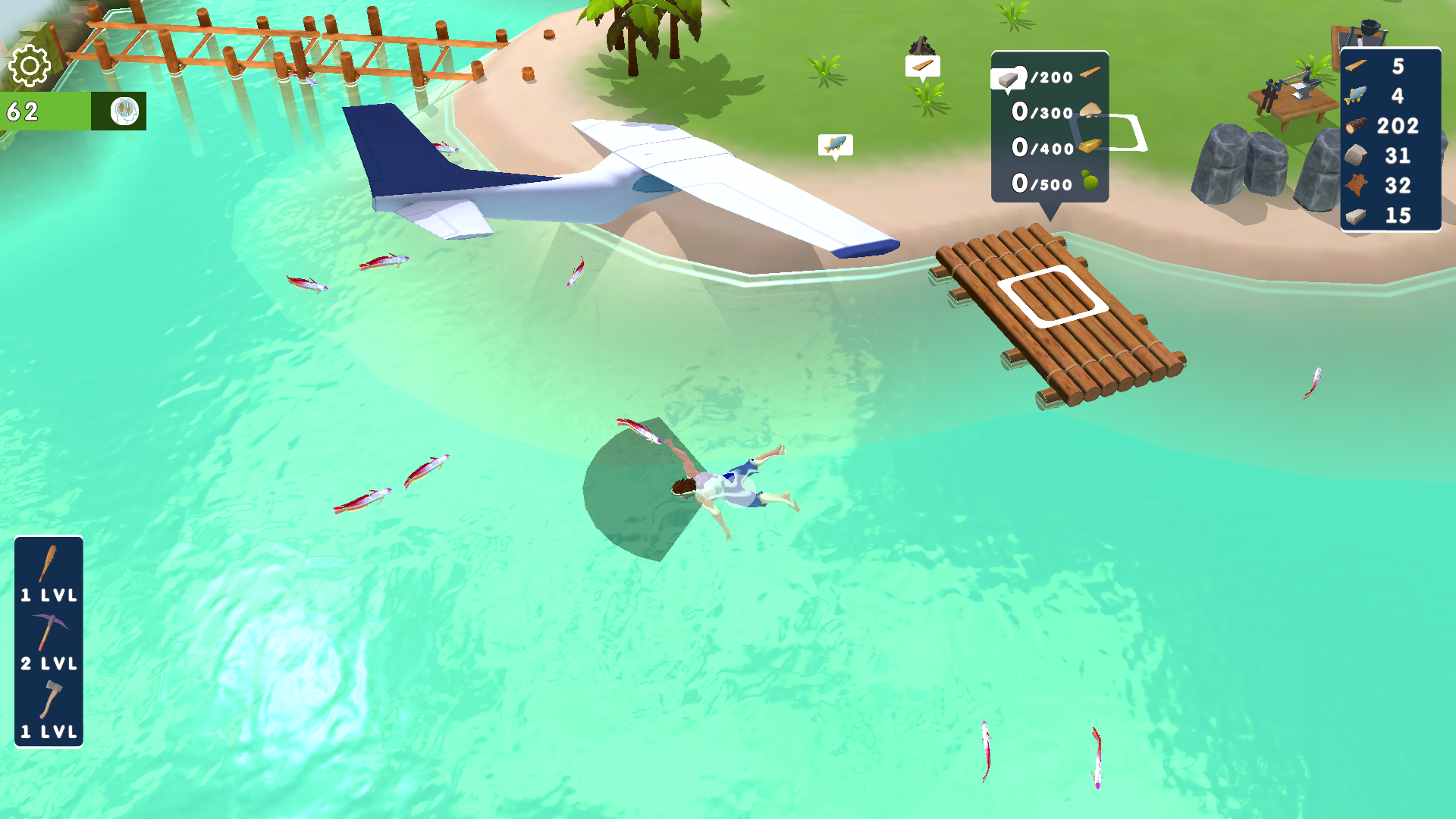This screenshot has height=819, width=1456.
Task: Select the 2 LVL pickaxe tool
Action: click(48, 629)
